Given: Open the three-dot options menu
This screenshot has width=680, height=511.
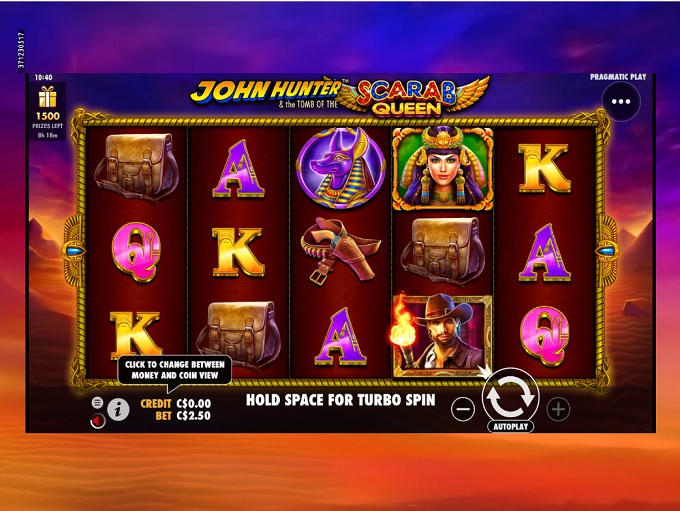Looking at the screenshot, I should [x=621, y=101].
